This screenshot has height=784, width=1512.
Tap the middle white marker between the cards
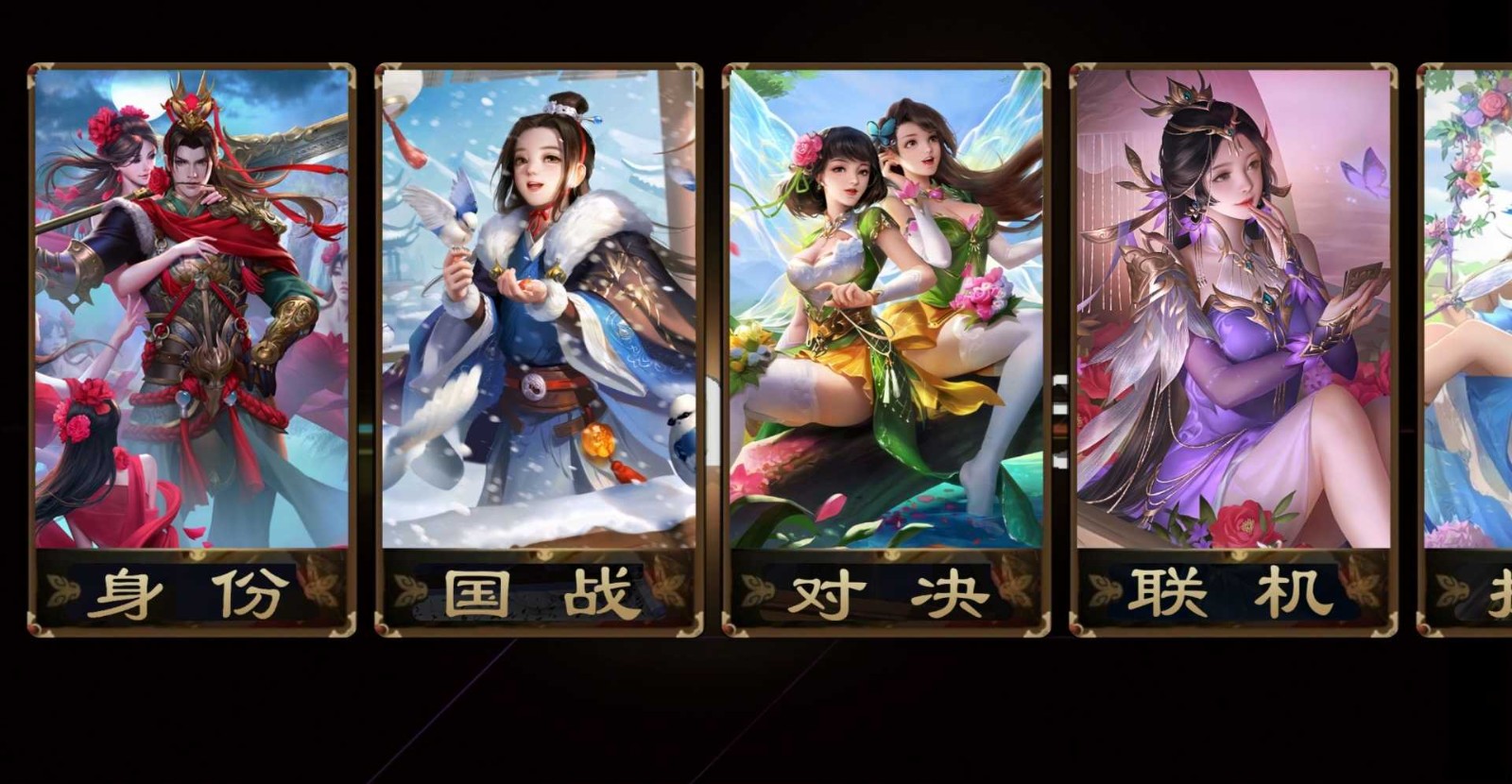[x=1058, y=408]
